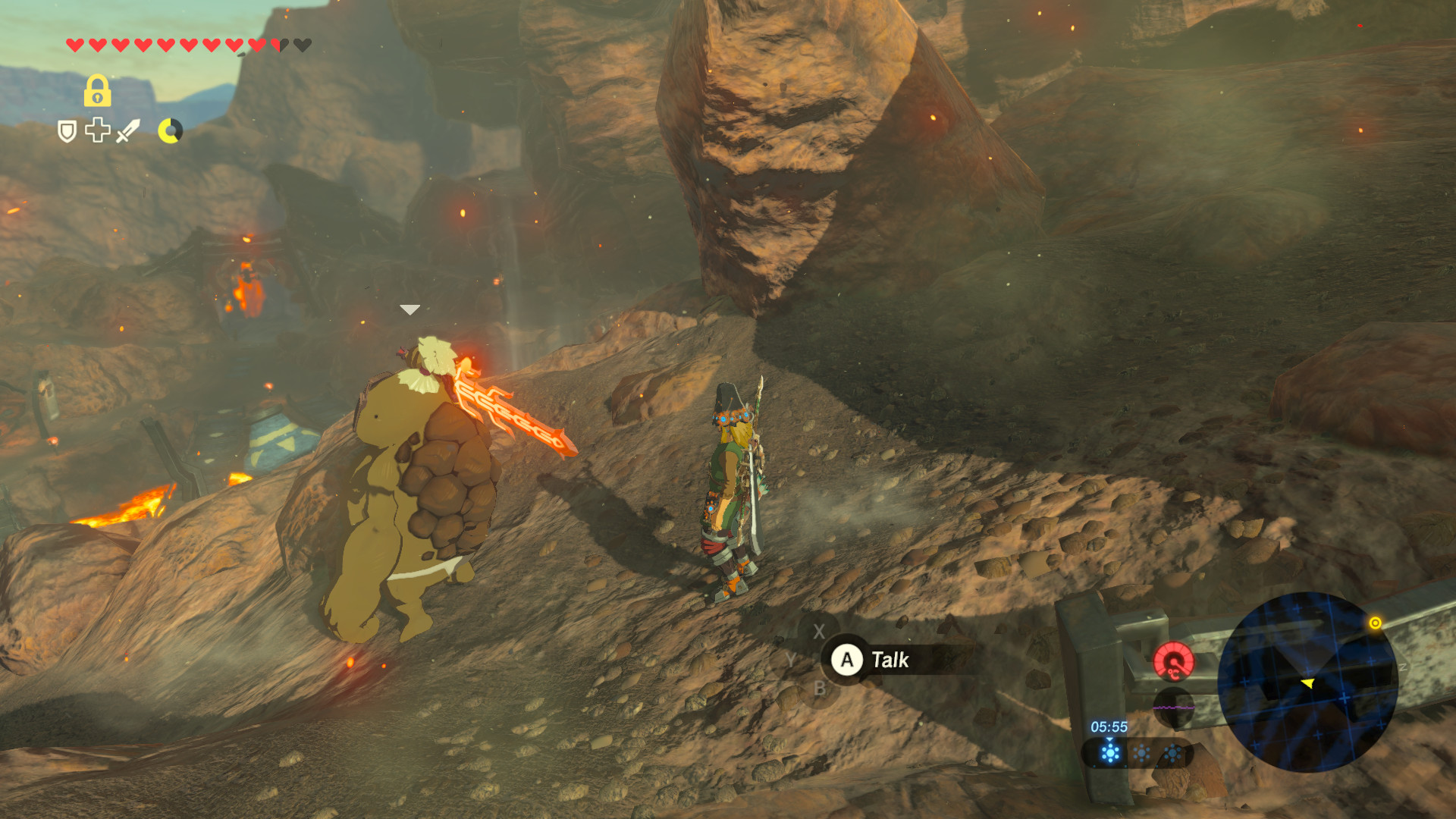
Task: Toggle the second buff effect timer icon
Action: (1141, 752)
